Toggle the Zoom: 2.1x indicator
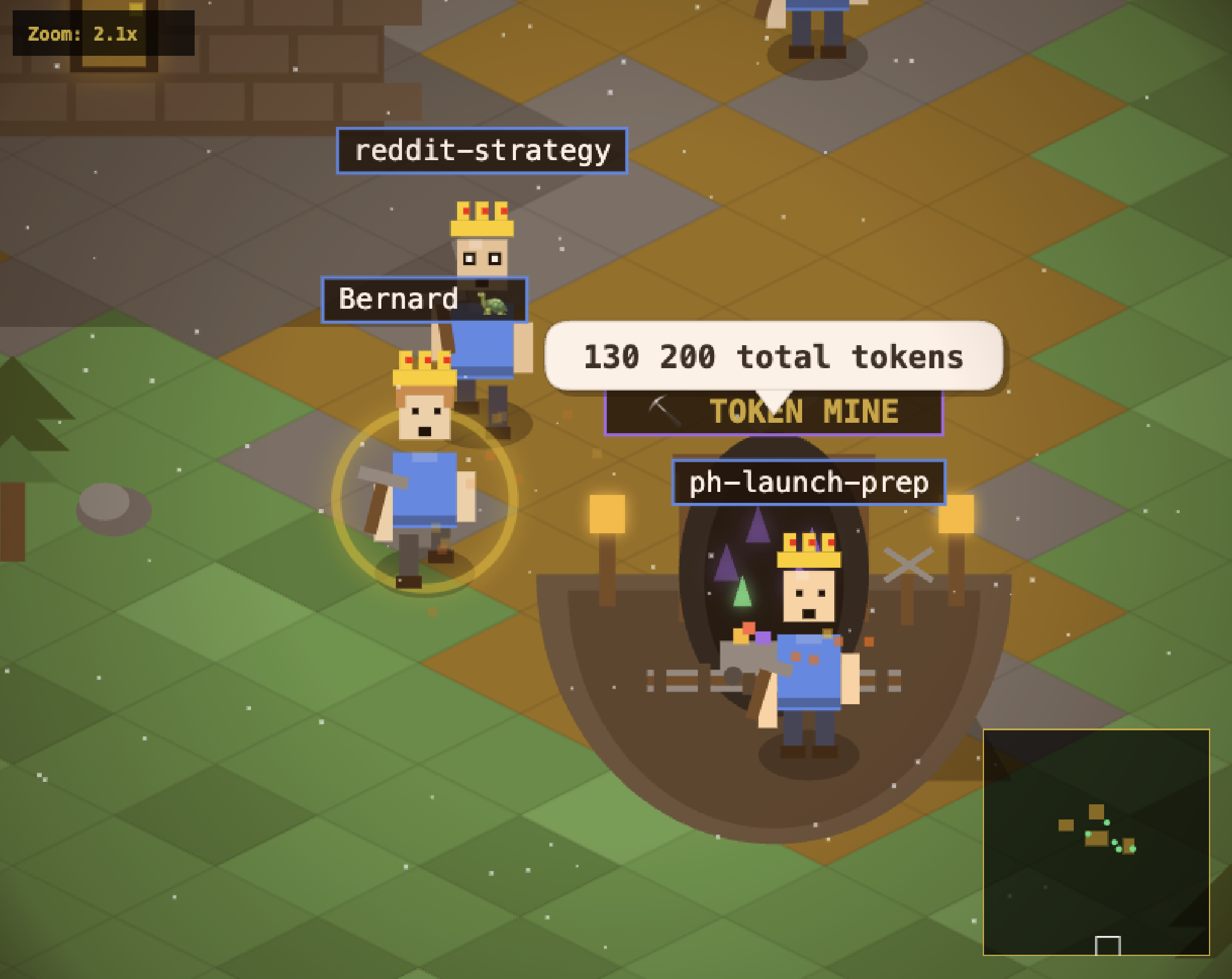Viewport: 1232px width, 979px height. click(x=83, y=35)
